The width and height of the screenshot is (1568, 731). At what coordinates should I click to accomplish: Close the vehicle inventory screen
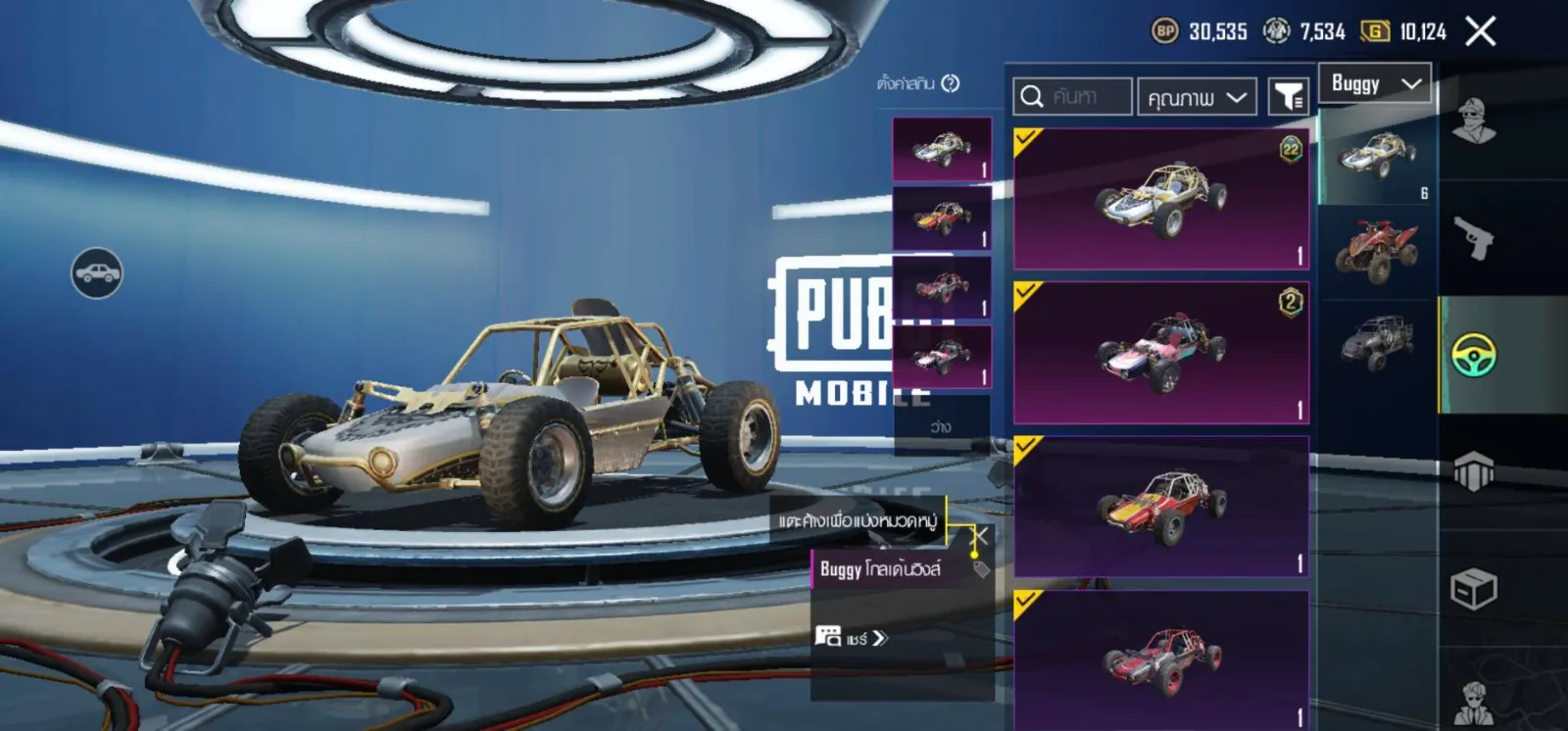[1480, 31]
